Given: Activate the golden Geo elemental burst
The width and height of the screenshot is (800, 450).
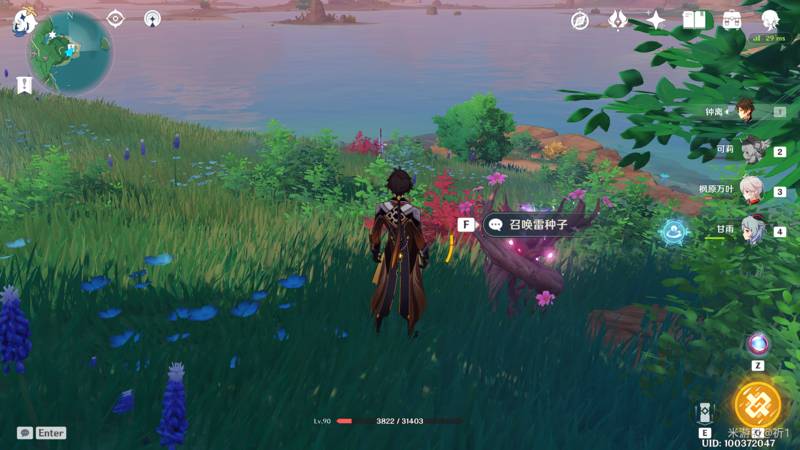Looking at the screenshot, I should (757, 403).
